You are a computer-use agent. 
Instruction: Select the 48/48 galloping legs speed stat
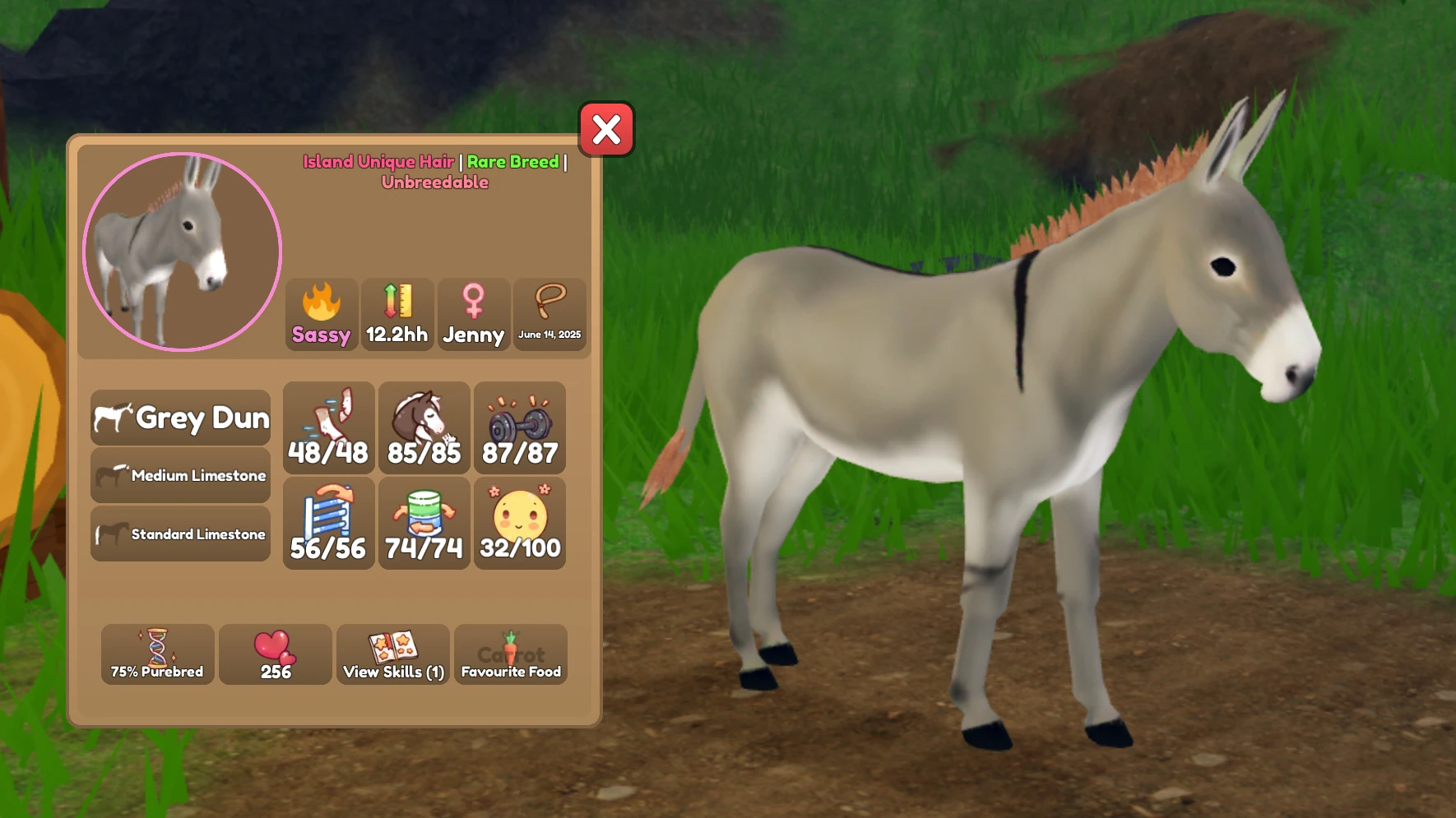(328, 427)
